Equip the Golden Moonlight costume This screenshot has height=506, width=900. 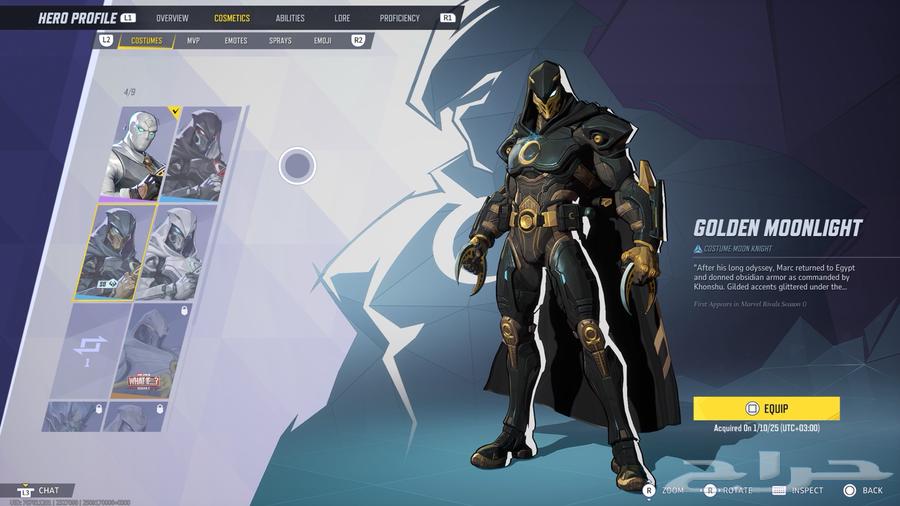(766, 408)
